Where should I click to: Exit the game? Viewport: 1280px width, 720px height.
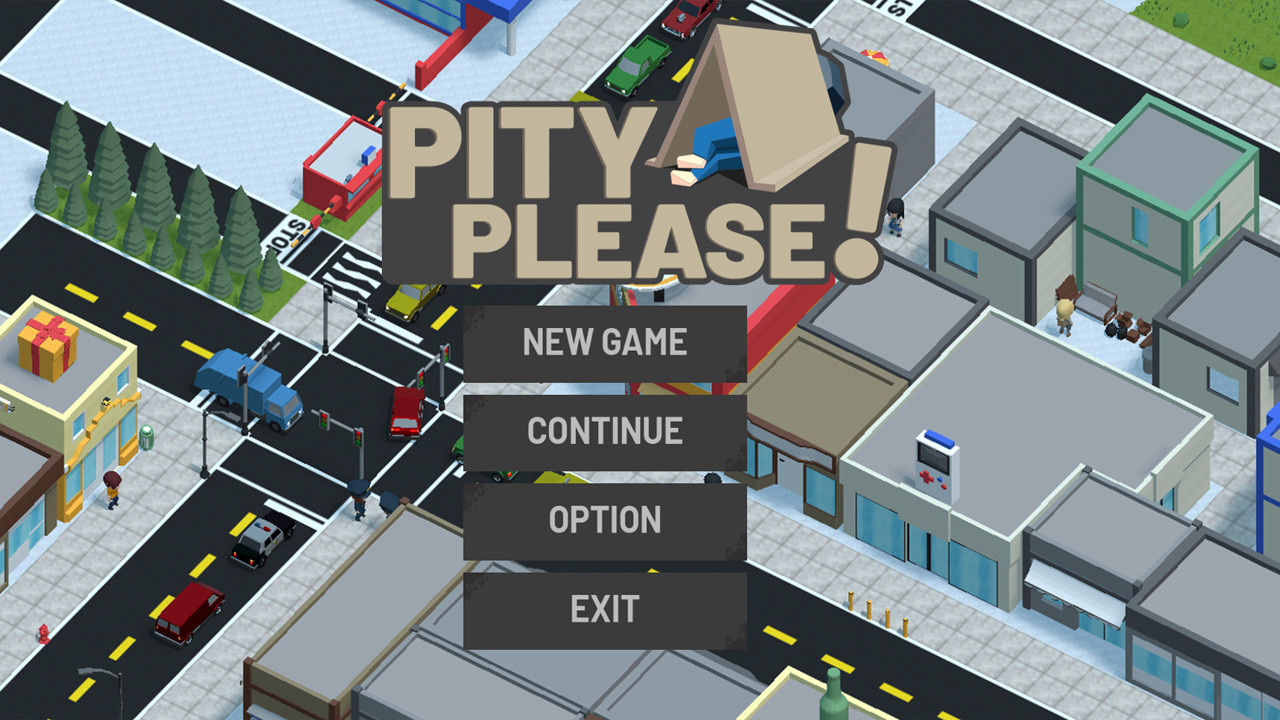coord(605,606)
